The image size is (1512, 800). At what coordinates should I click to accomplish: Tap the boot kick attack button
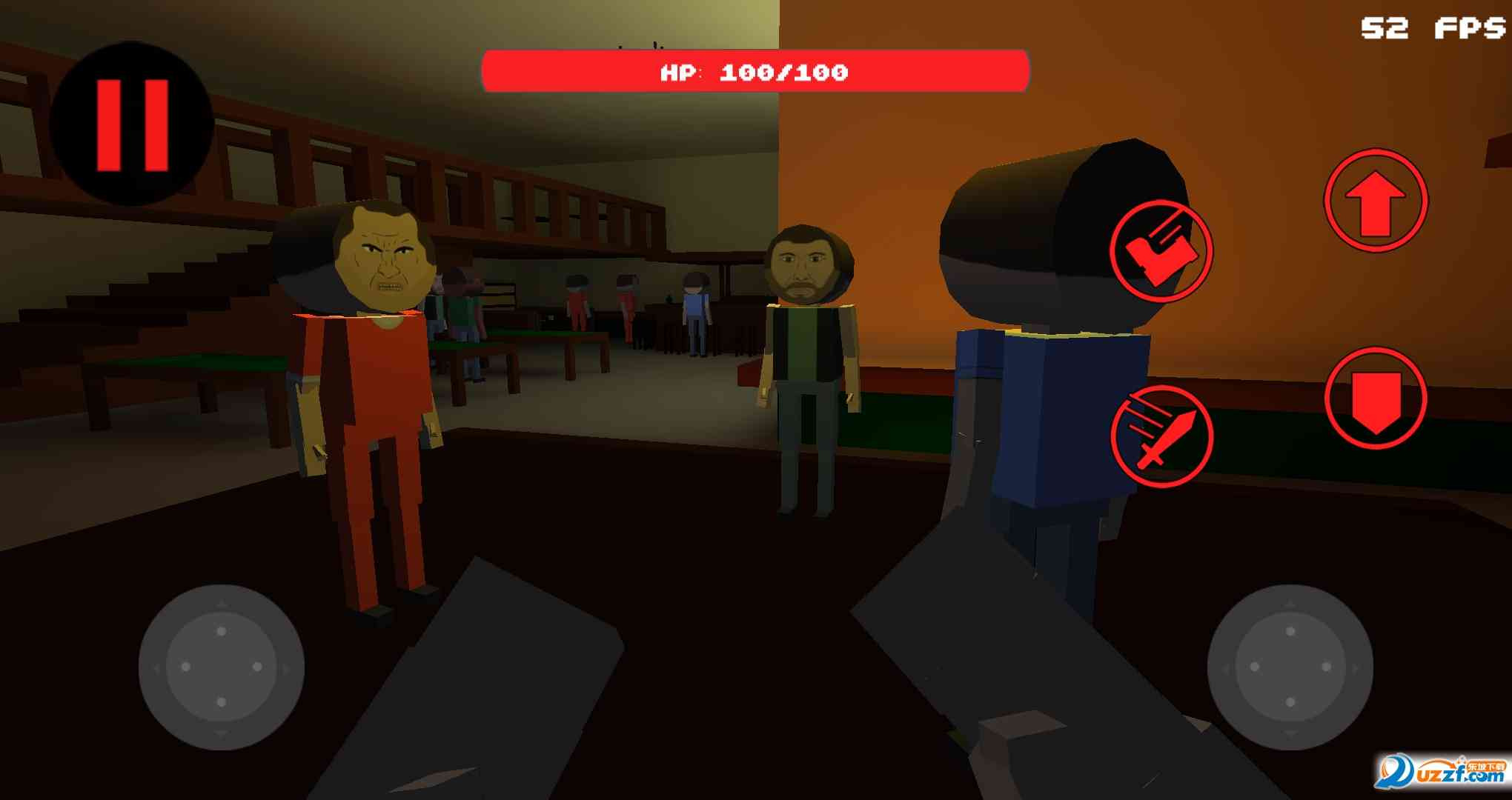coord(1161,251)
